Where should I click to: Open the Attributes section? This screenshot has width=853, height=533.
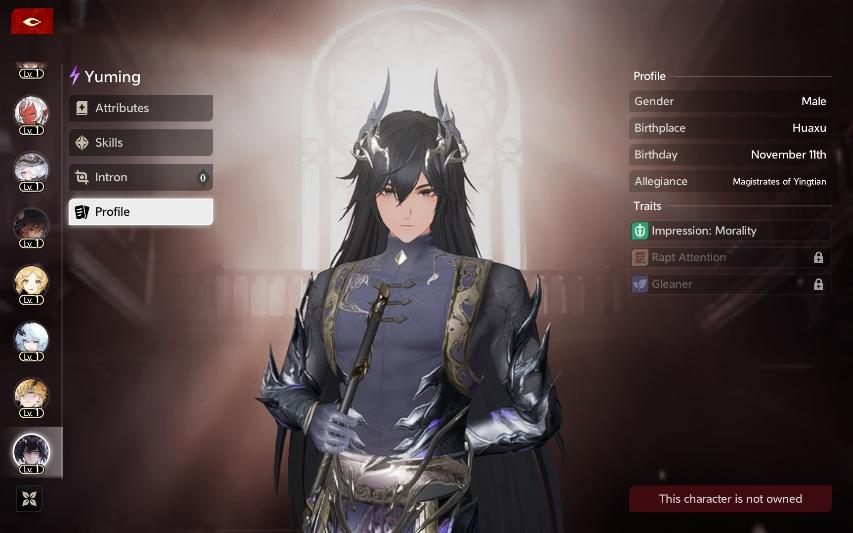pyautogui.click(x=140, y=108)
